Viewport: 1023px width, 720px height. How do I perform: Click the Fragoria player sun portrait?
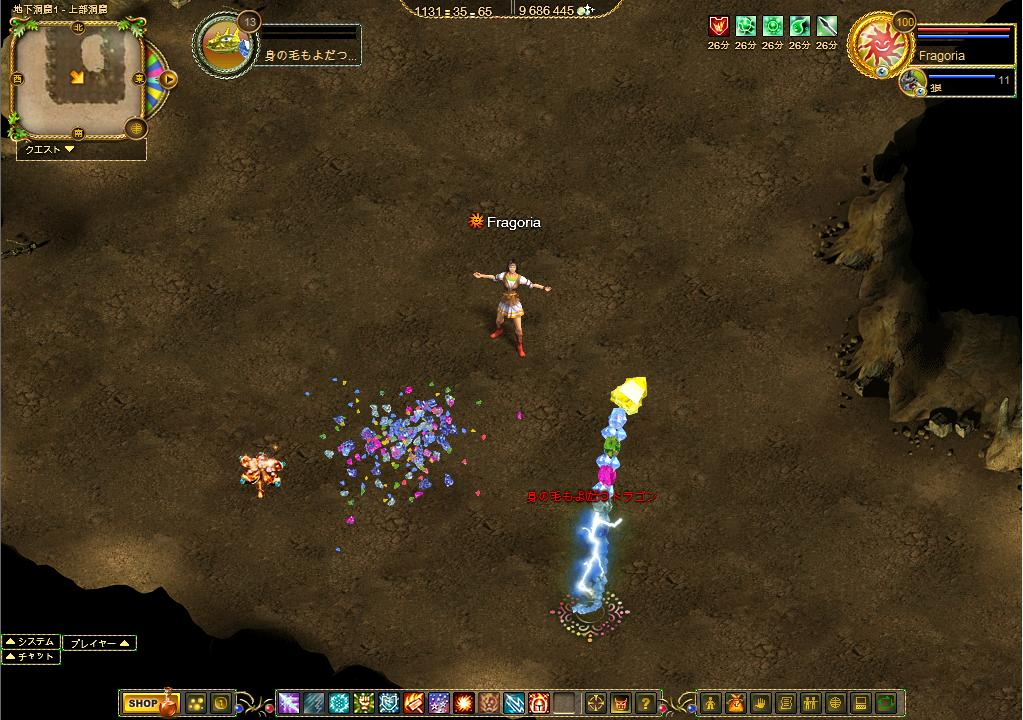pyautogui.click(x=878, y=47)
